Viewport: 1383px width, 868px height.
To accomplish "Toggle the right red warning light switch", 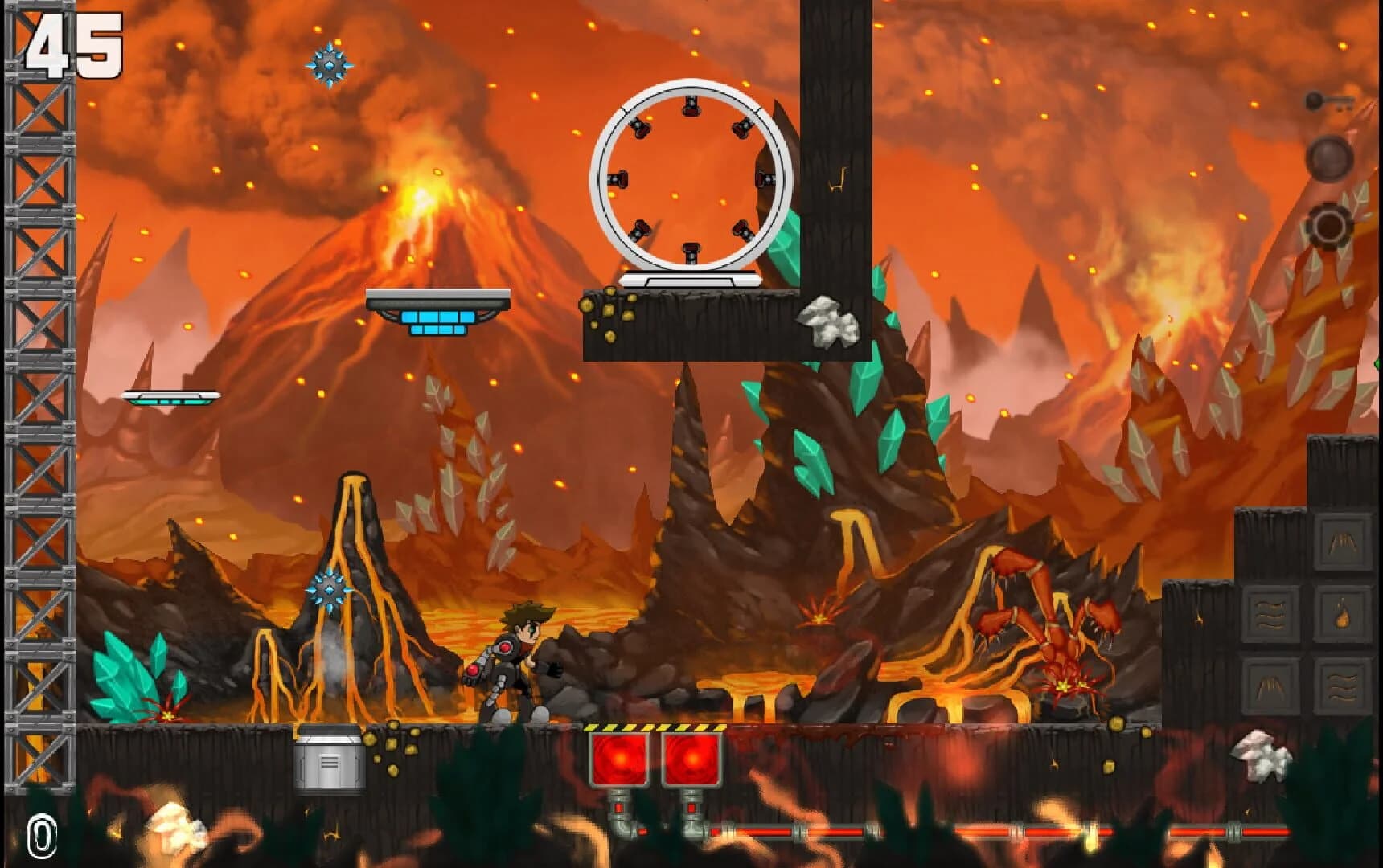I will click(691, 761).
